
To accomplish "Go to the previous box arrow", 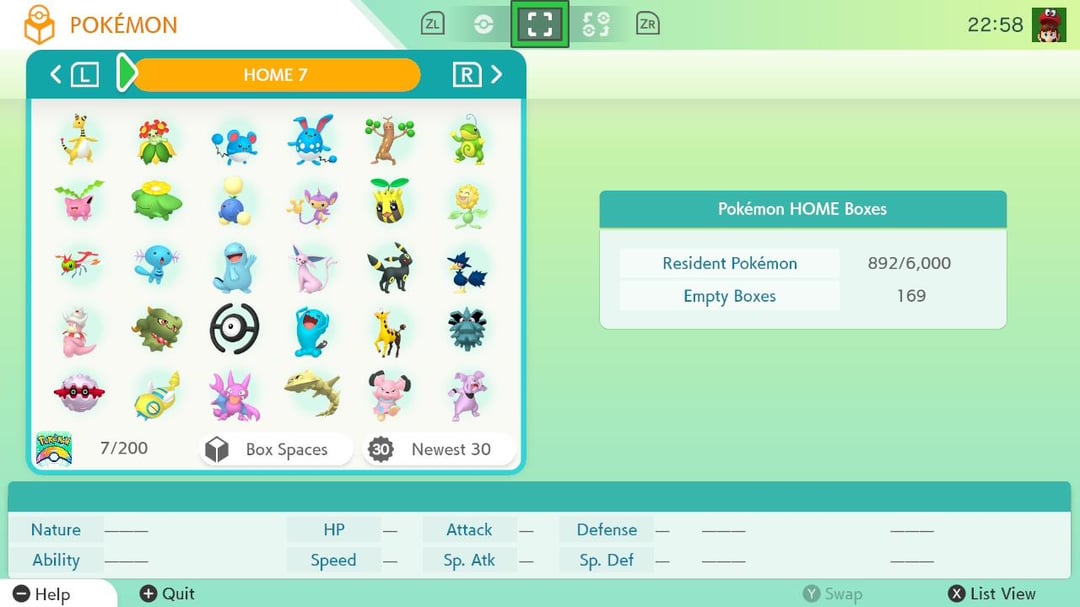I will click(56, 74).
